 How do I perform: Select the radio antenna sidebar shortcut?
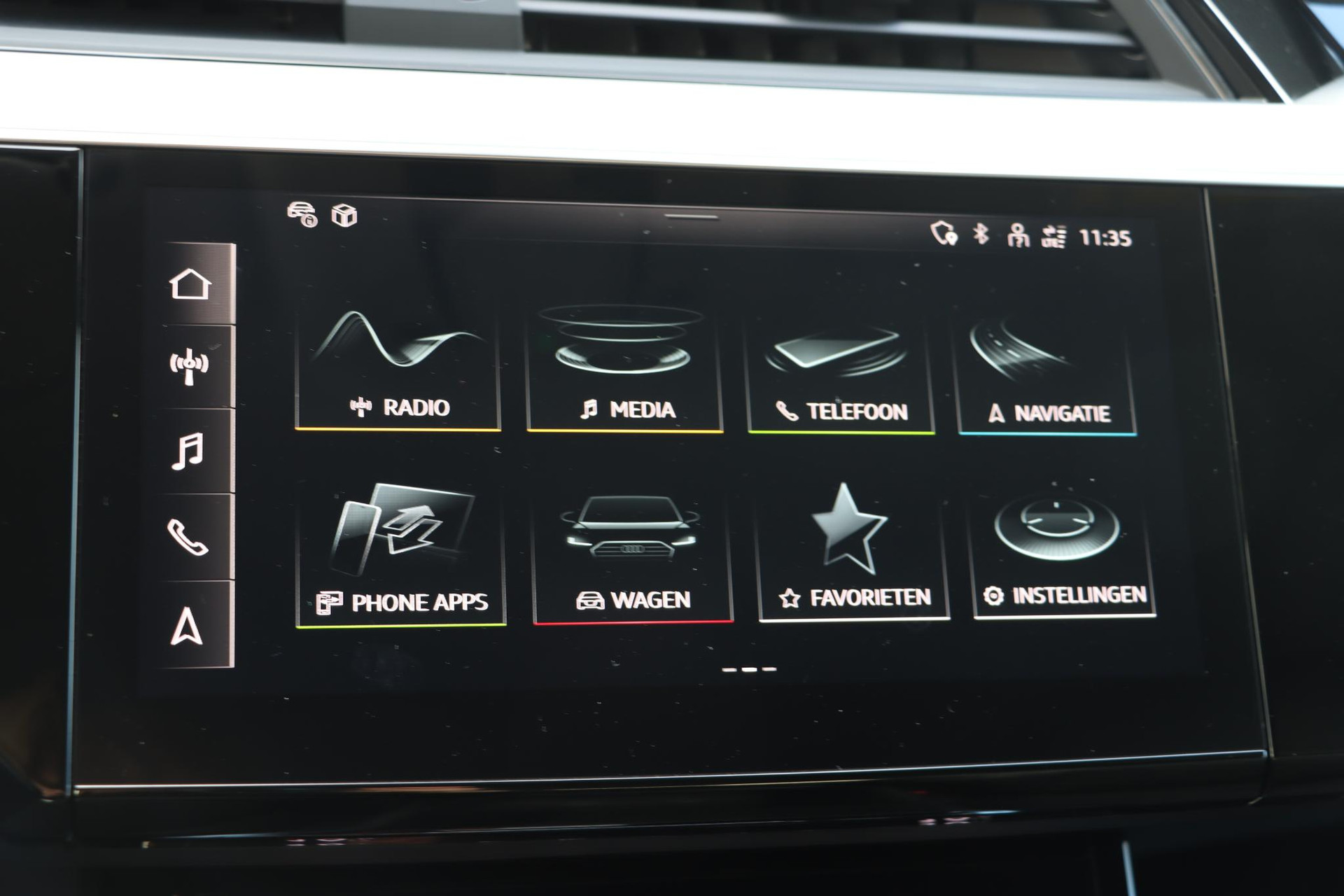[x=189, y=366]
